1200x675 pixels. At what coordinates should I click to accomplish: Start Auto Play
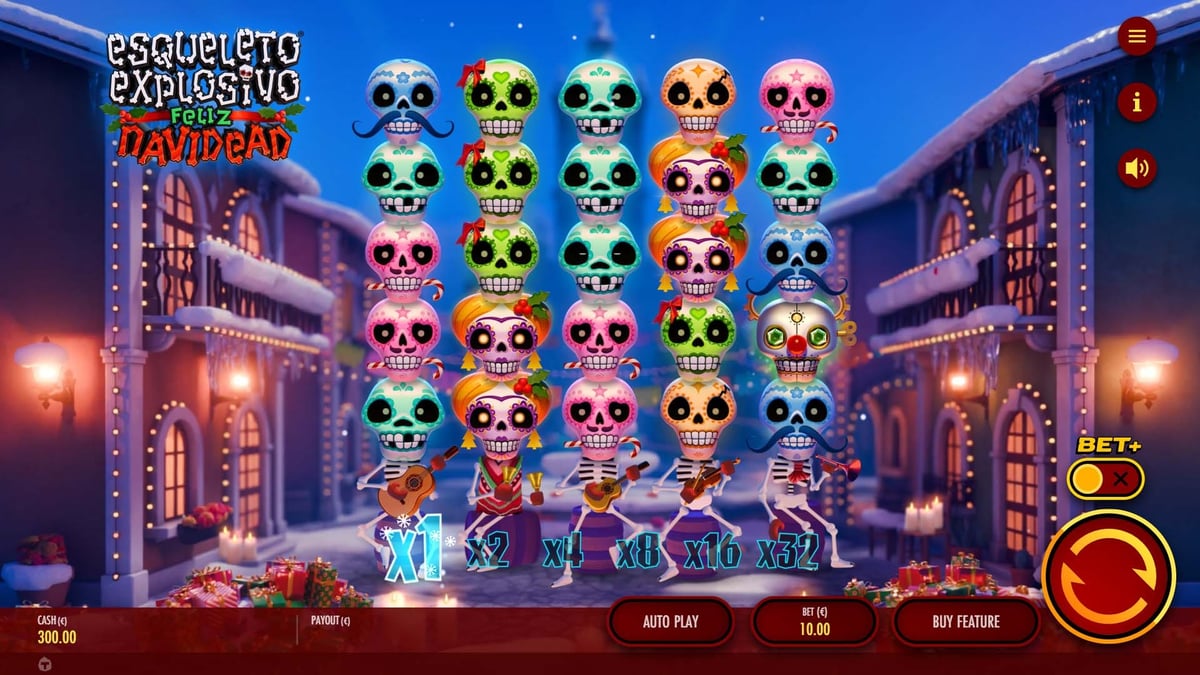(x=670, y=622)
